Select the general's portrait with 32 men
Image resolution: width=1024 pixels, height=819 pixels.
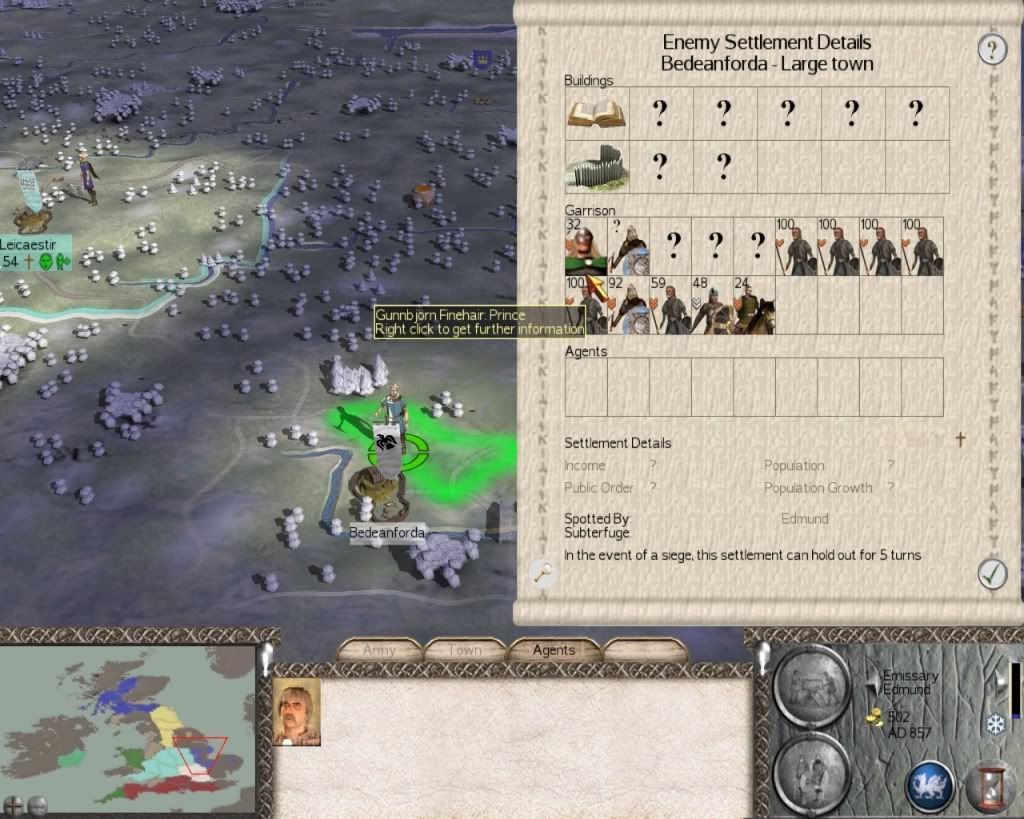click(x=585, y=247)
